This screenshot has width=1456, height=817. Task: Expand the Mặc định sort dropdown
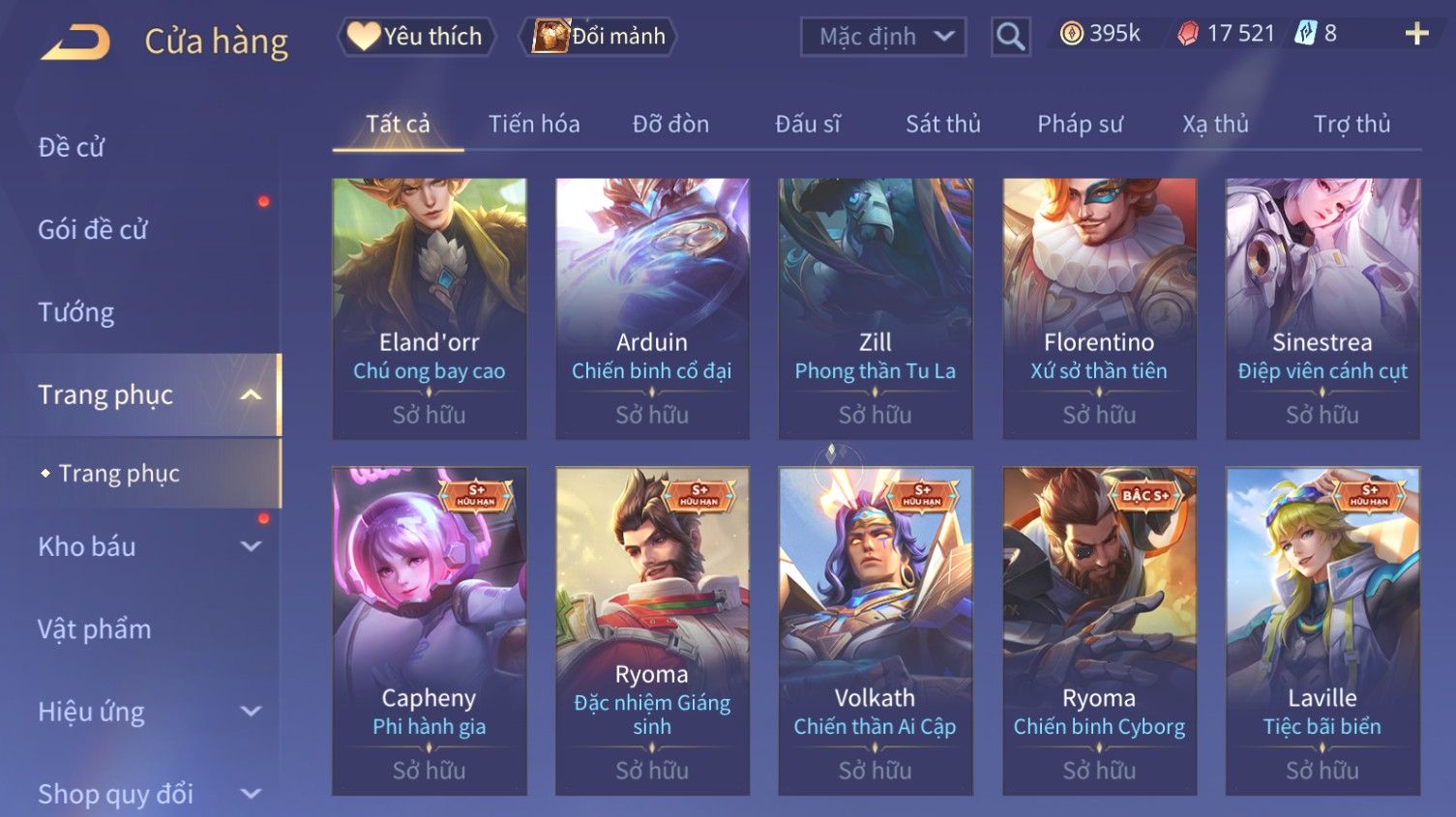pyautogui.click(x=882, y=37)
